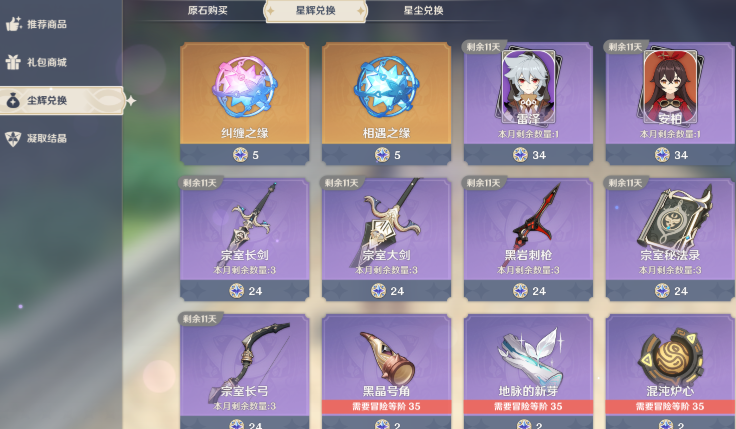Select the 星辉兑换 tab
This screenshot has height=429, width=736.
(x=315, y=11)
